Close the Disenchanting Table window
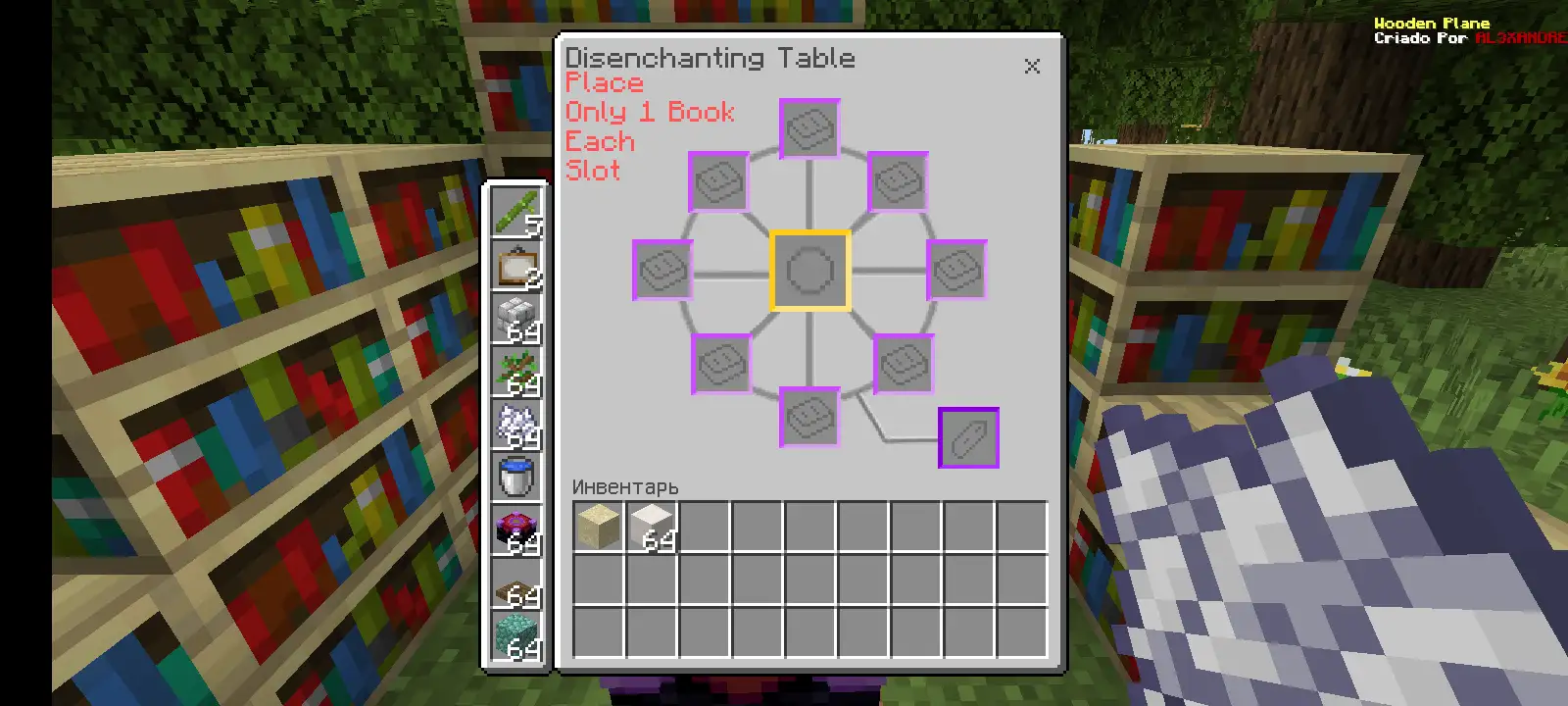1568x706 pixels. point(1032,67)
